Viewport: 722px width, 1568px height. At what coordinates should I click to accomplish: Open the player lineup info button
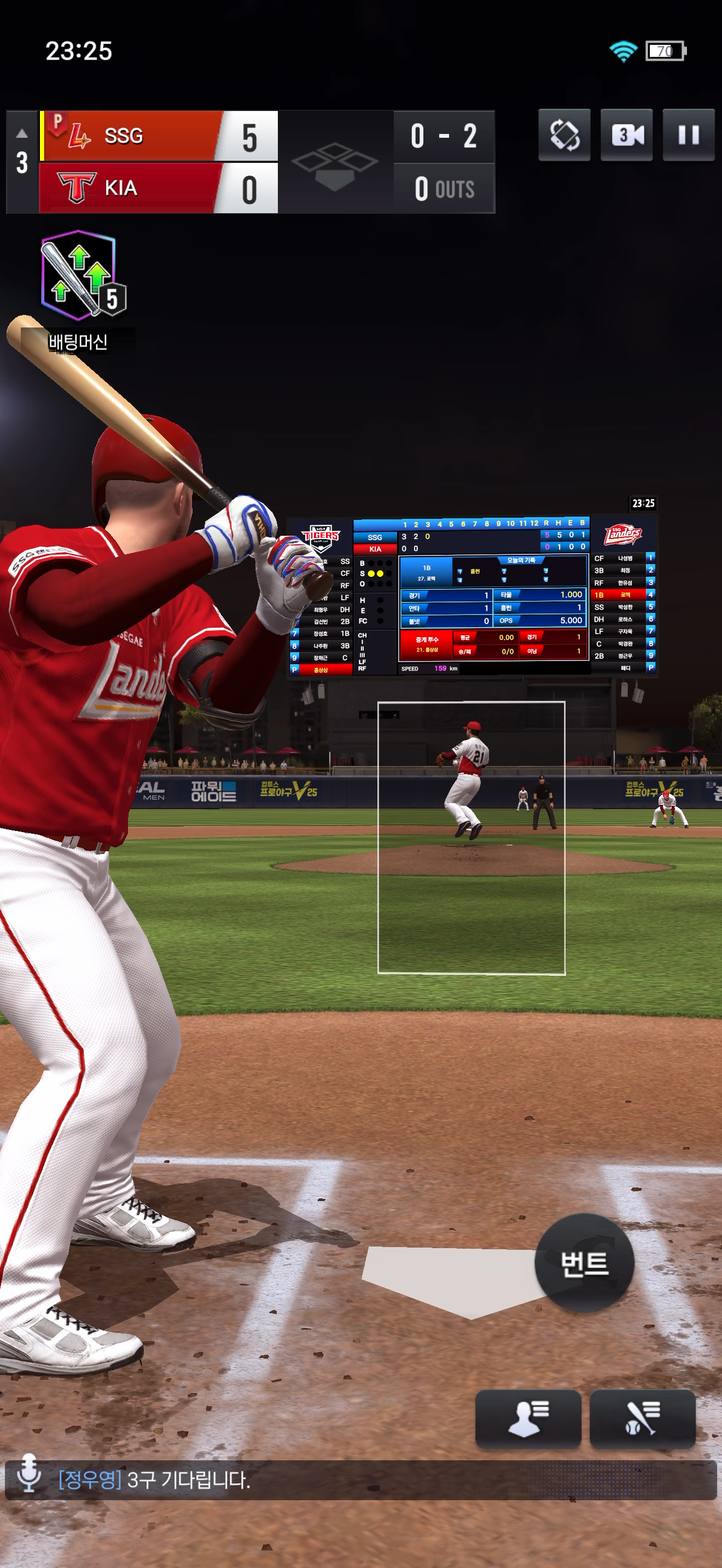tap(527, 1418)
